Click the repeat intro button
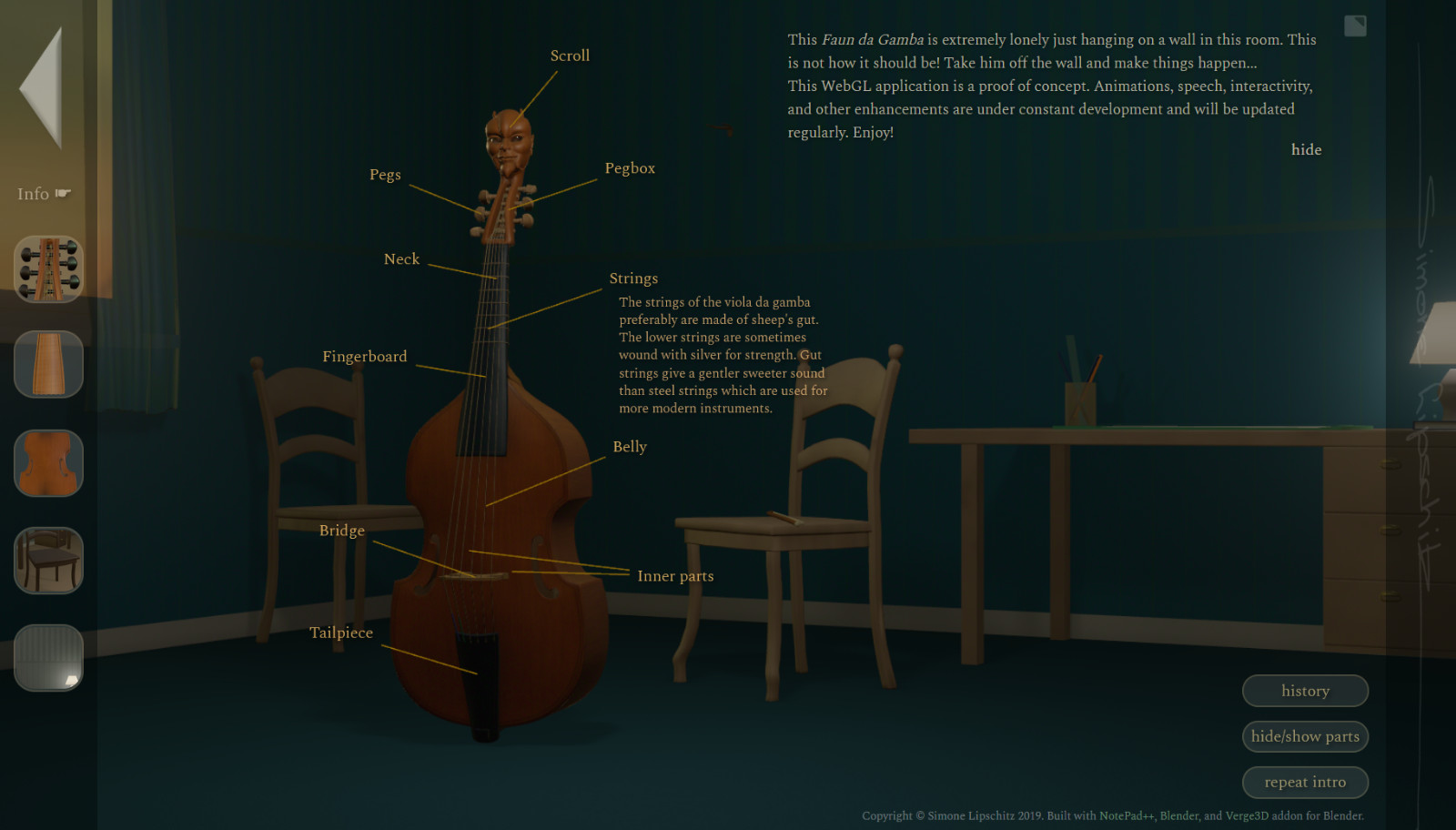Screen dimensions: 1456x830 point(1305,782)
